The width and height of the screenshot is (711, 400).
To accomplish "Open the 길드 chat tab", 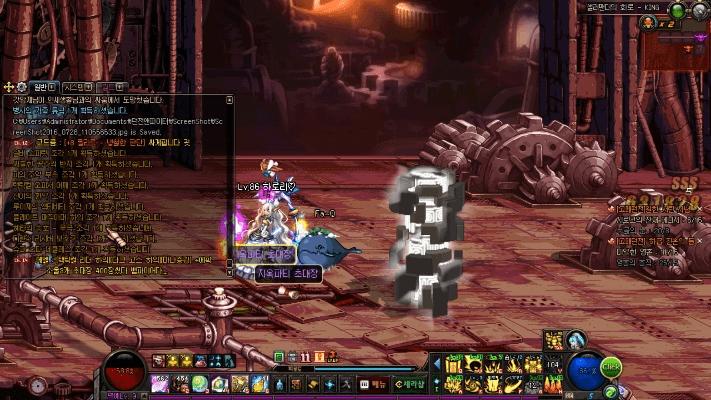I will (x=112, y=87).
